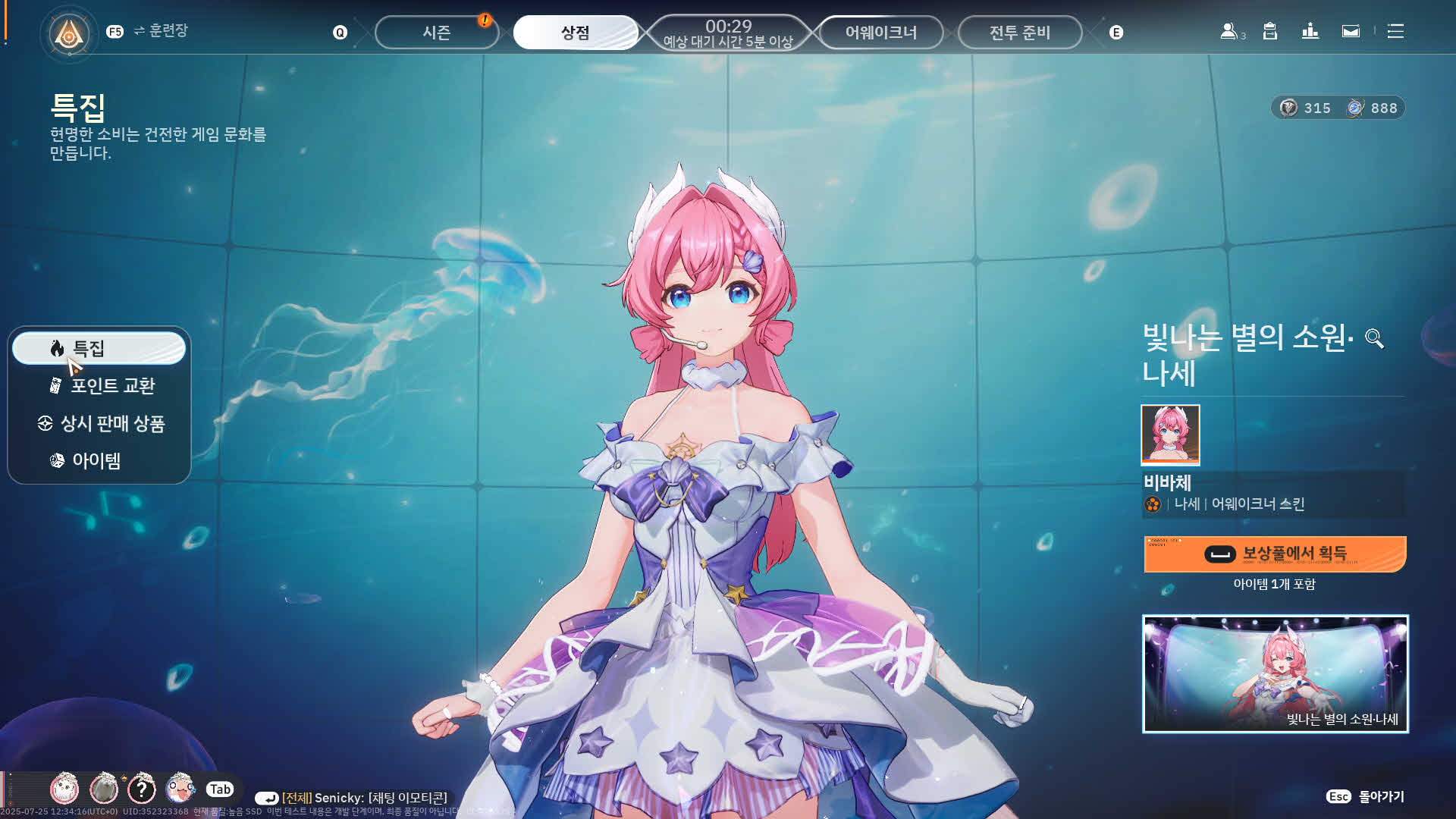Switch to the 어웨이크너 tab

[x=880, y=33]
